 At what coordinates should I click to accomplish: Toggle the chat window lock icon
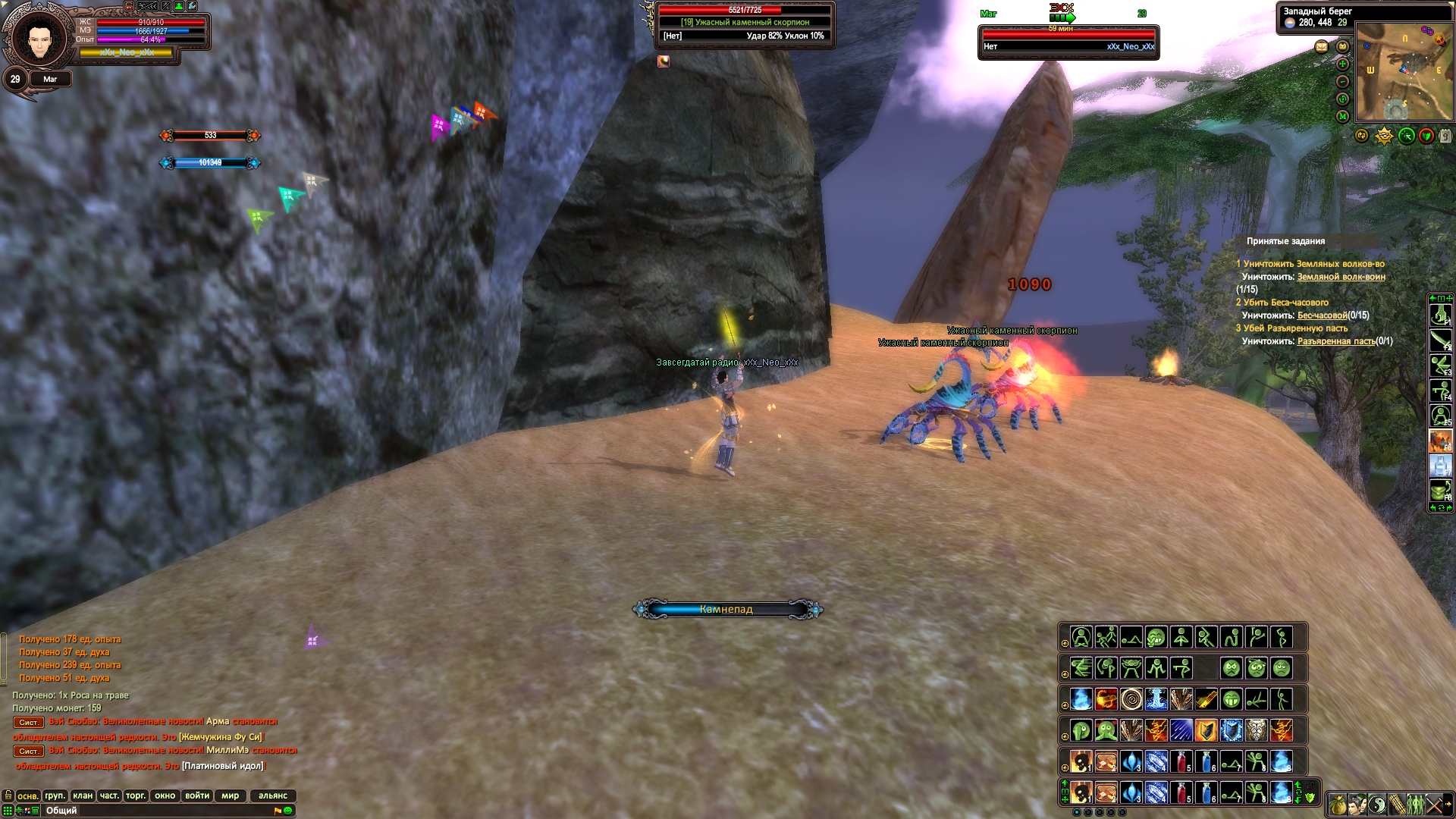(x=8, y=795)
